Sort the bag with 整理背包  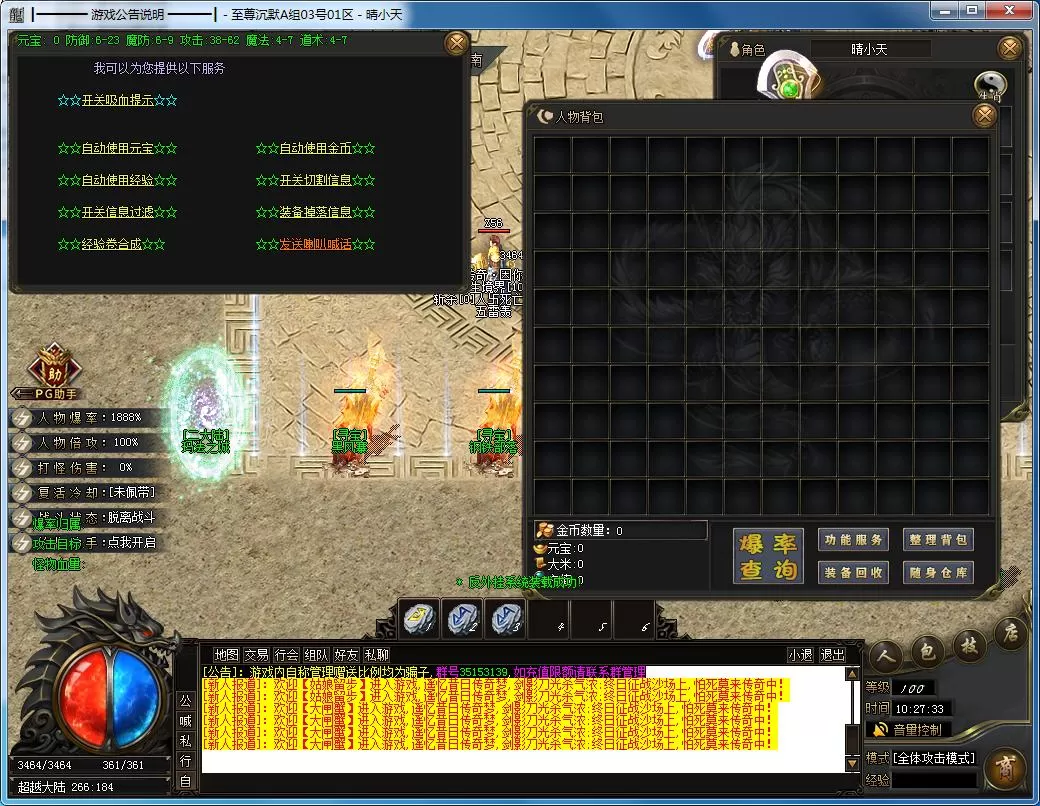click(938, 540)
